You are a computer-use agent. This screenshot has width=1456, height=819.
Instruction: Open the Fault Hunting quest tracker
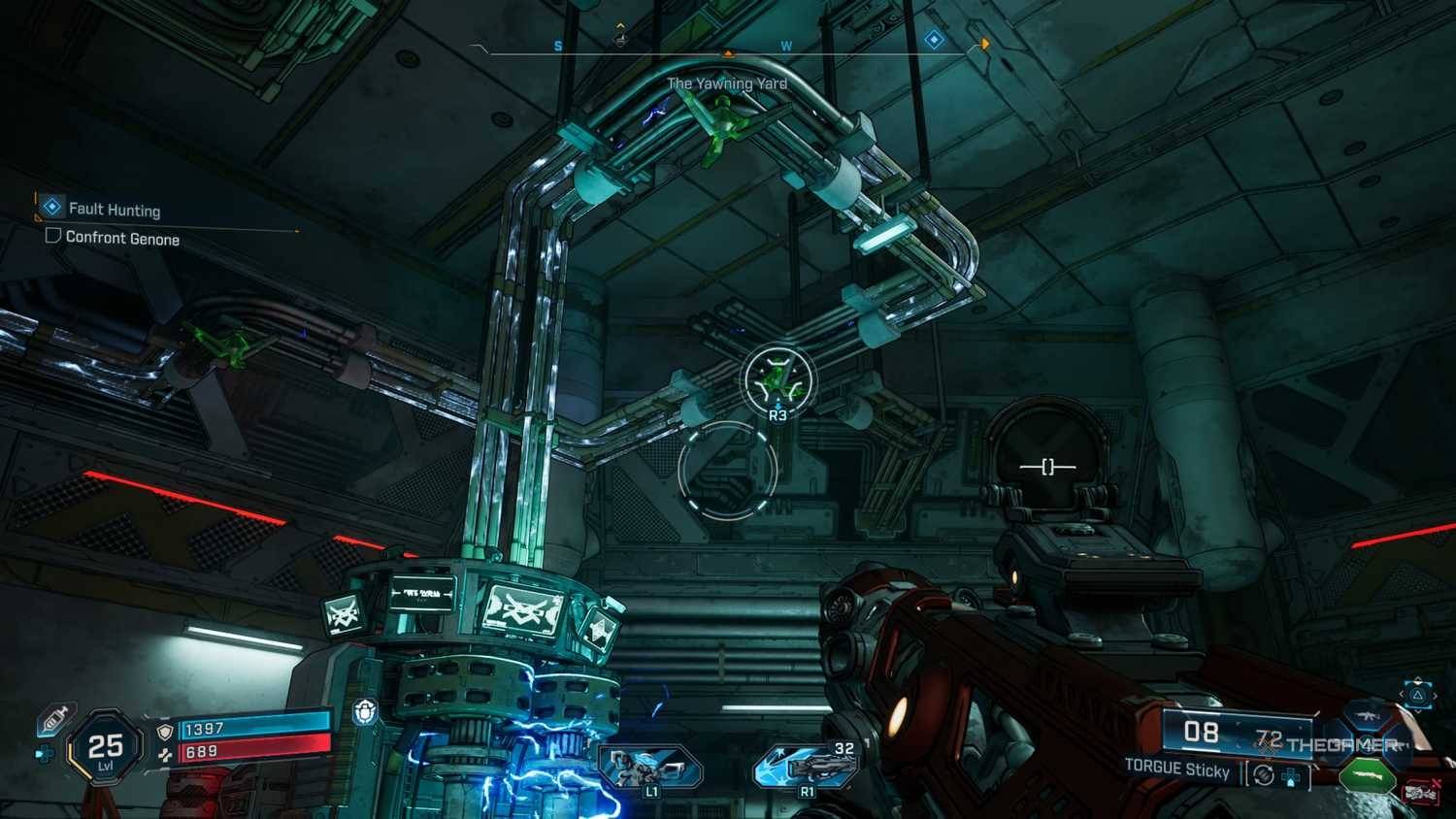(x=114, y=209)
